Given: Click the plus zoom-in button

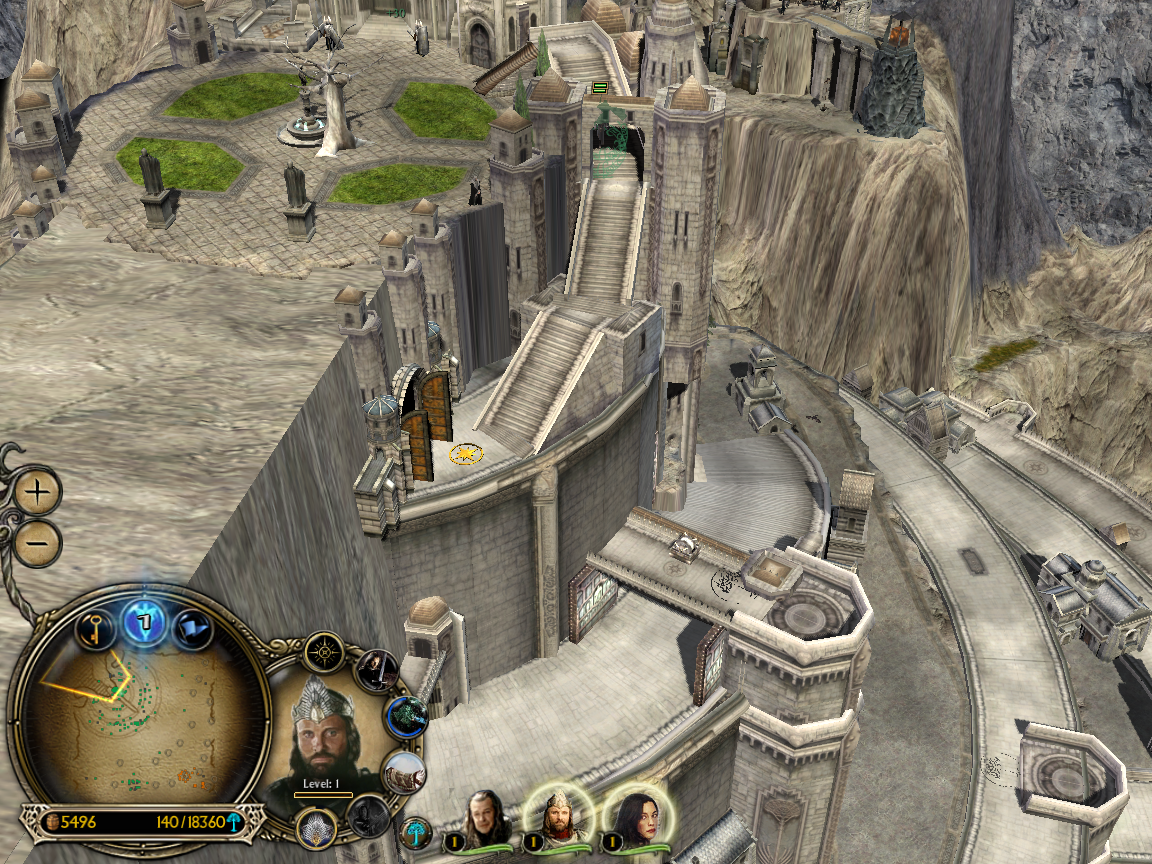Looking at the screenshot, I should point(38,492).
